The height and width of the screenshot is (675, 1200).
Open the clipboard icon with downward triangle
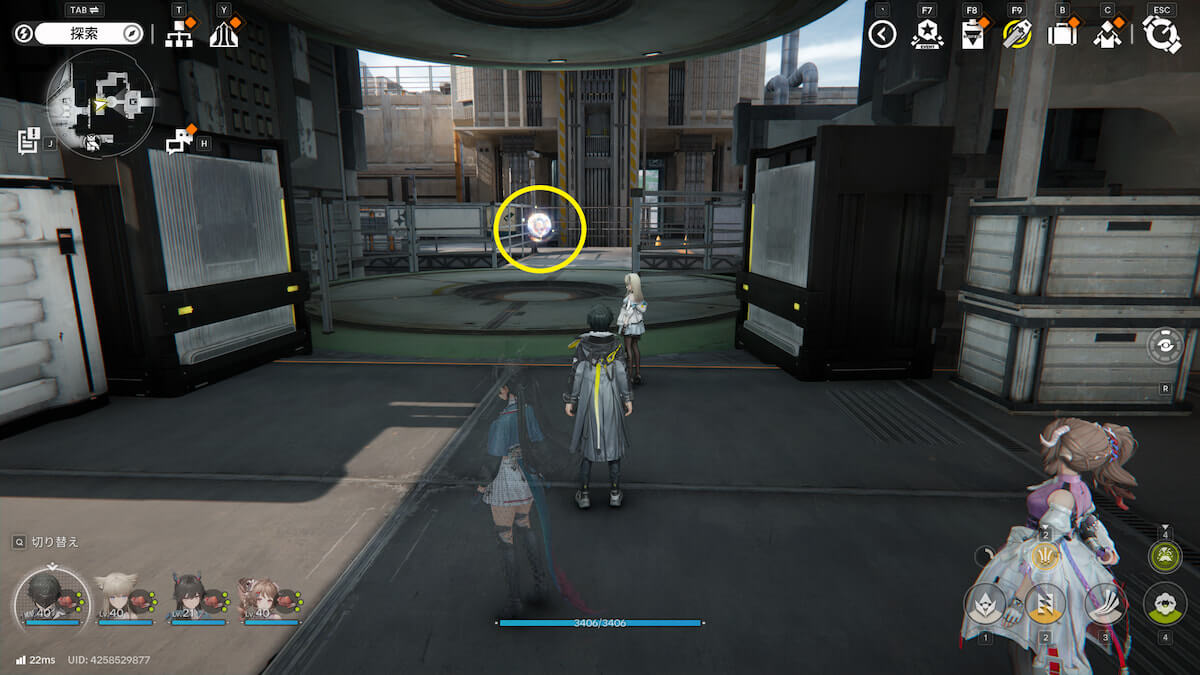click(970, 34)
